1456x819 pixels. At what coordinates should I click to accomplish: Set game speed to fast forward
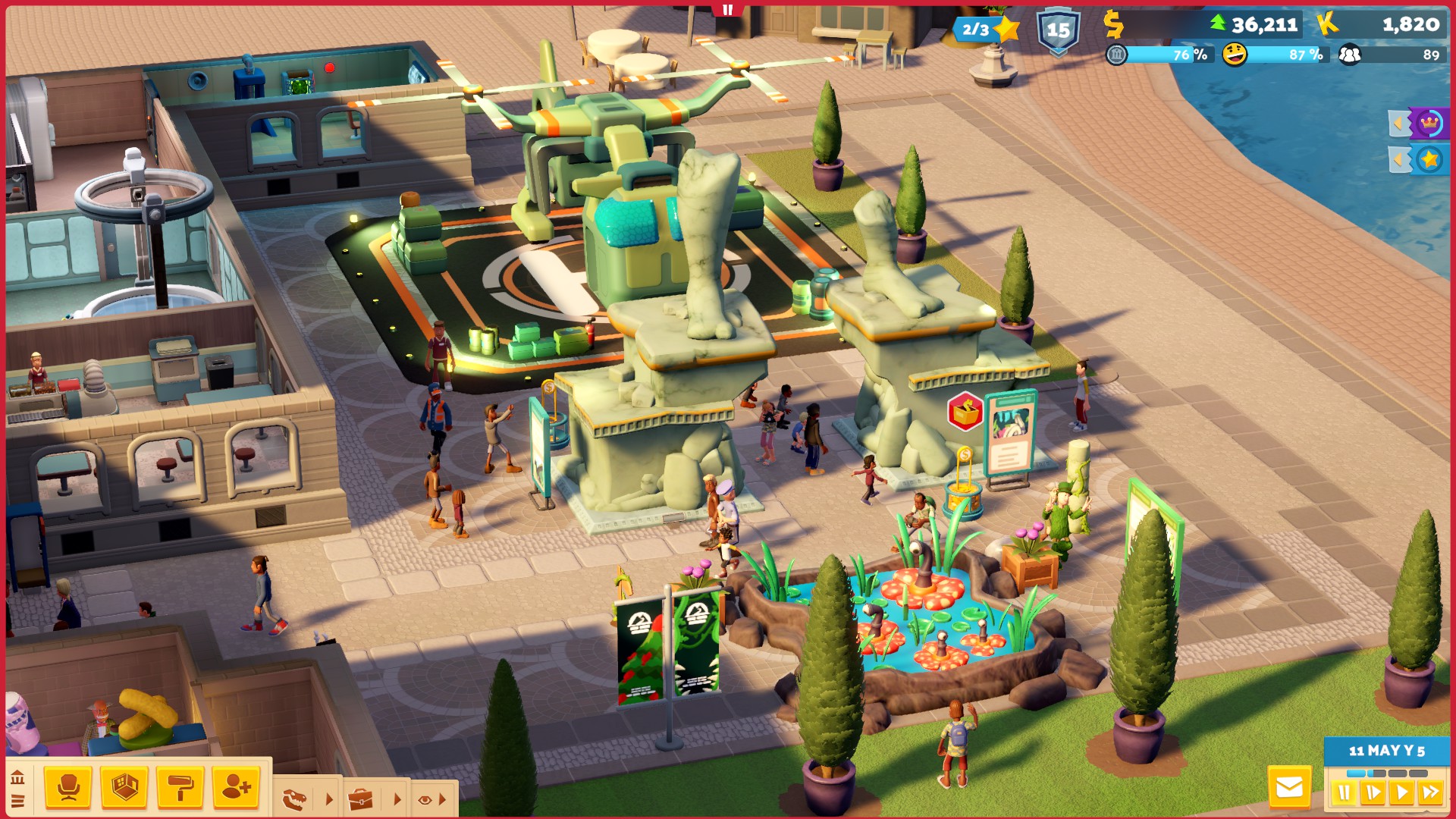tap(1430, 793)
